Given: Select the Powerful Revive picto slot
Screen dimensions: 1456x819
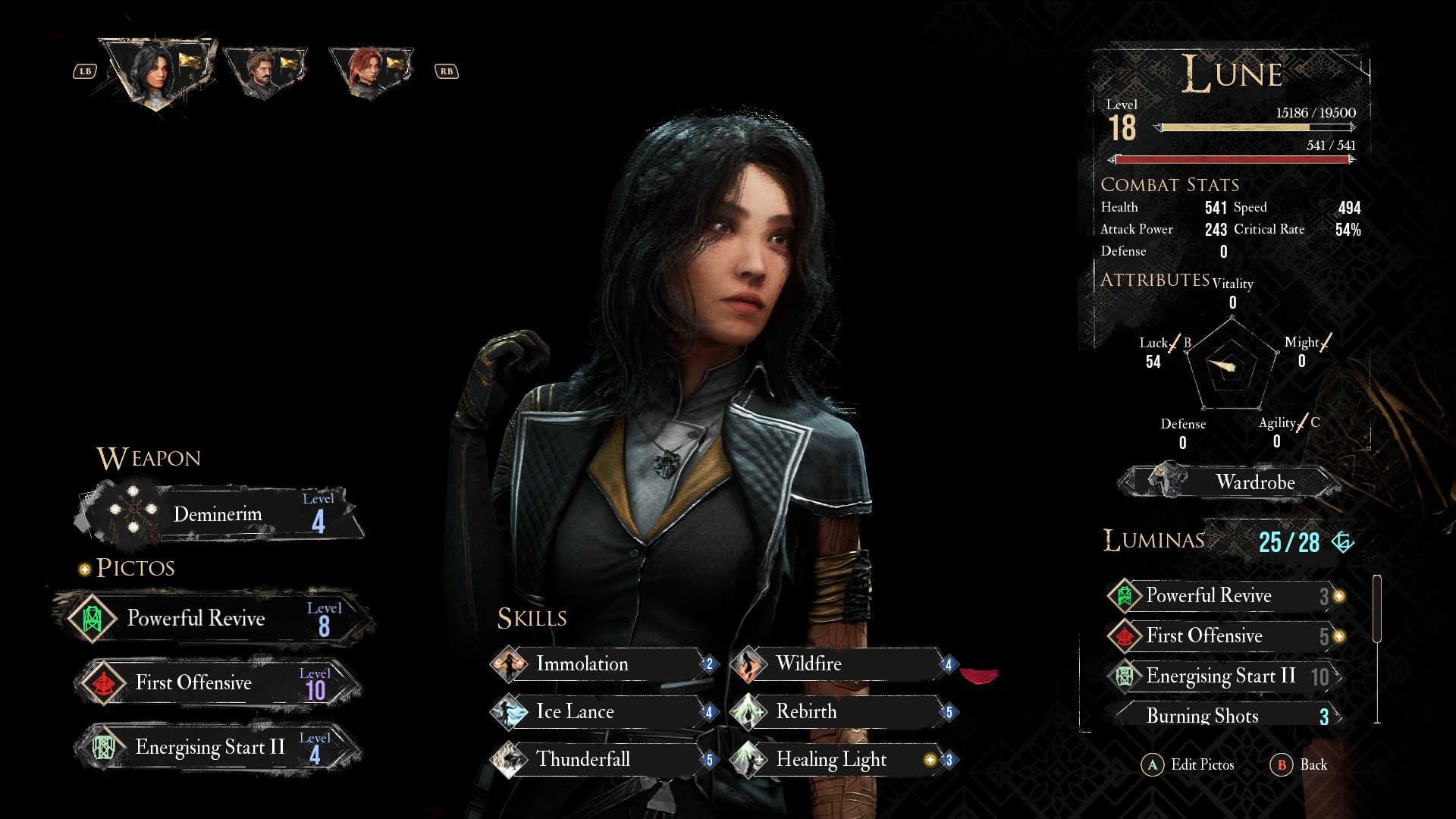Looking at the screenshot, I should point(212,619).
